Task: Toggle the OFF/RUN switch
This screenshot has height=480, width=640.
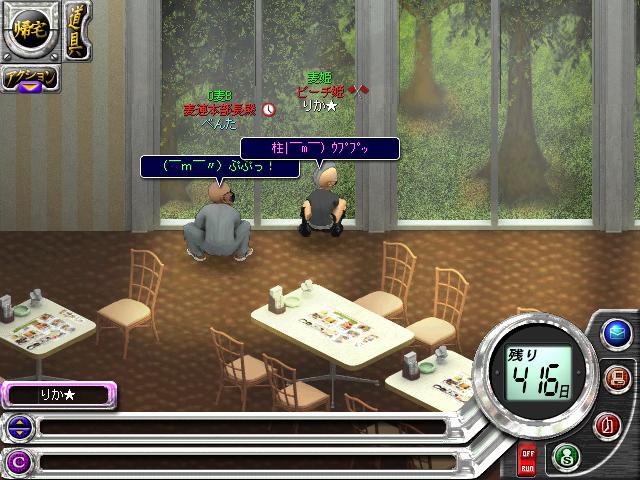Action: pyautogui.click(x=526, y=461)
